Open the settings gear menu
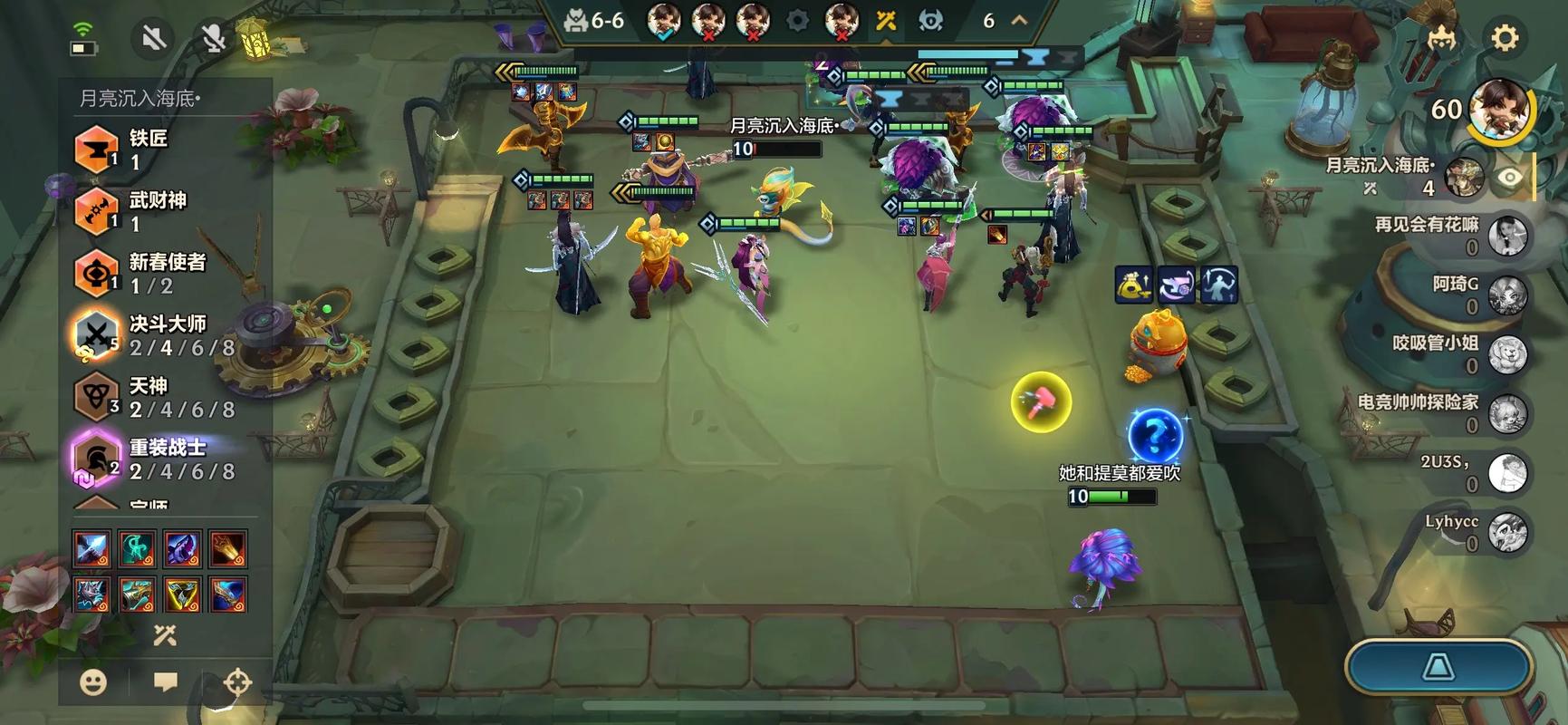Viewport: 1568px width, 725px height. tap(1505, 38)
